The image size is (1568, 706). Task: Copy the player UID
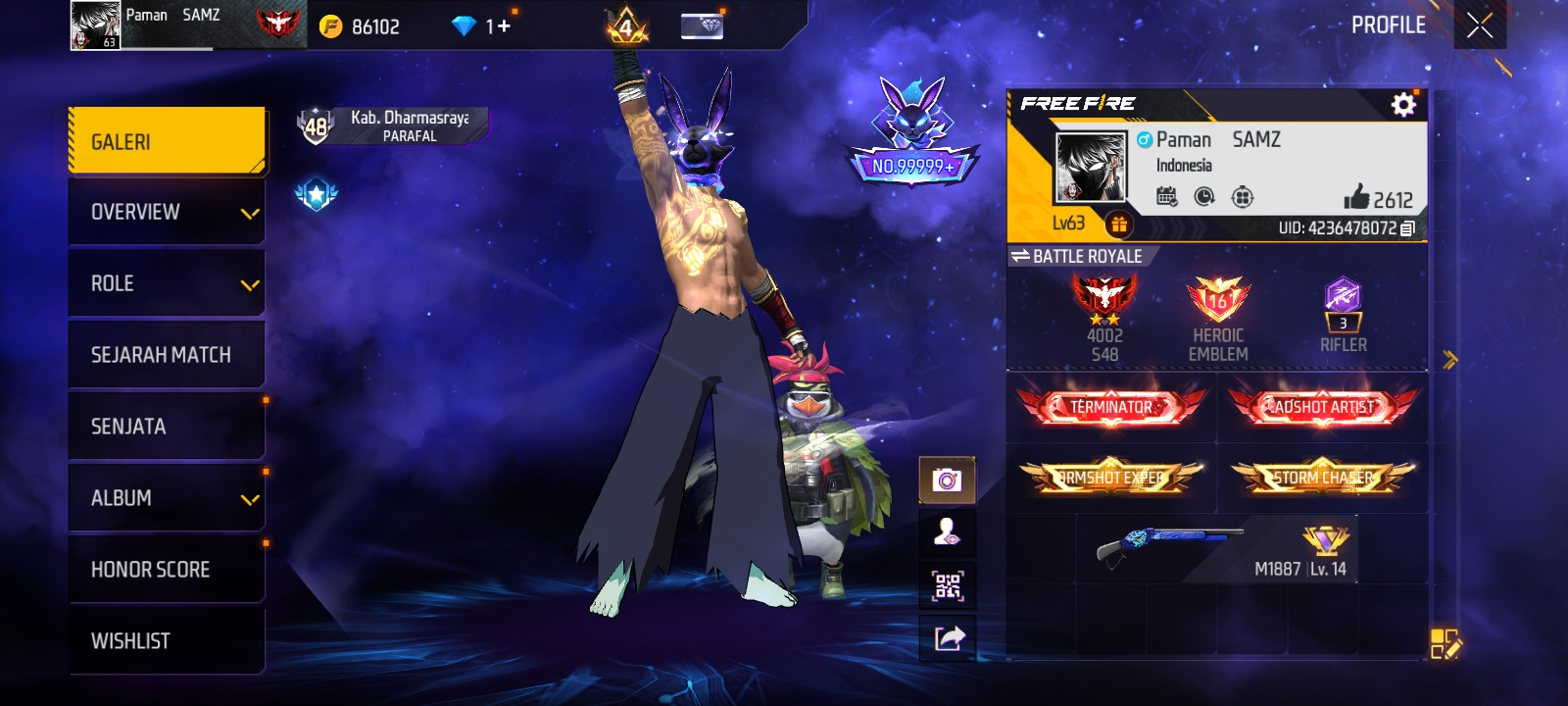1407,228
